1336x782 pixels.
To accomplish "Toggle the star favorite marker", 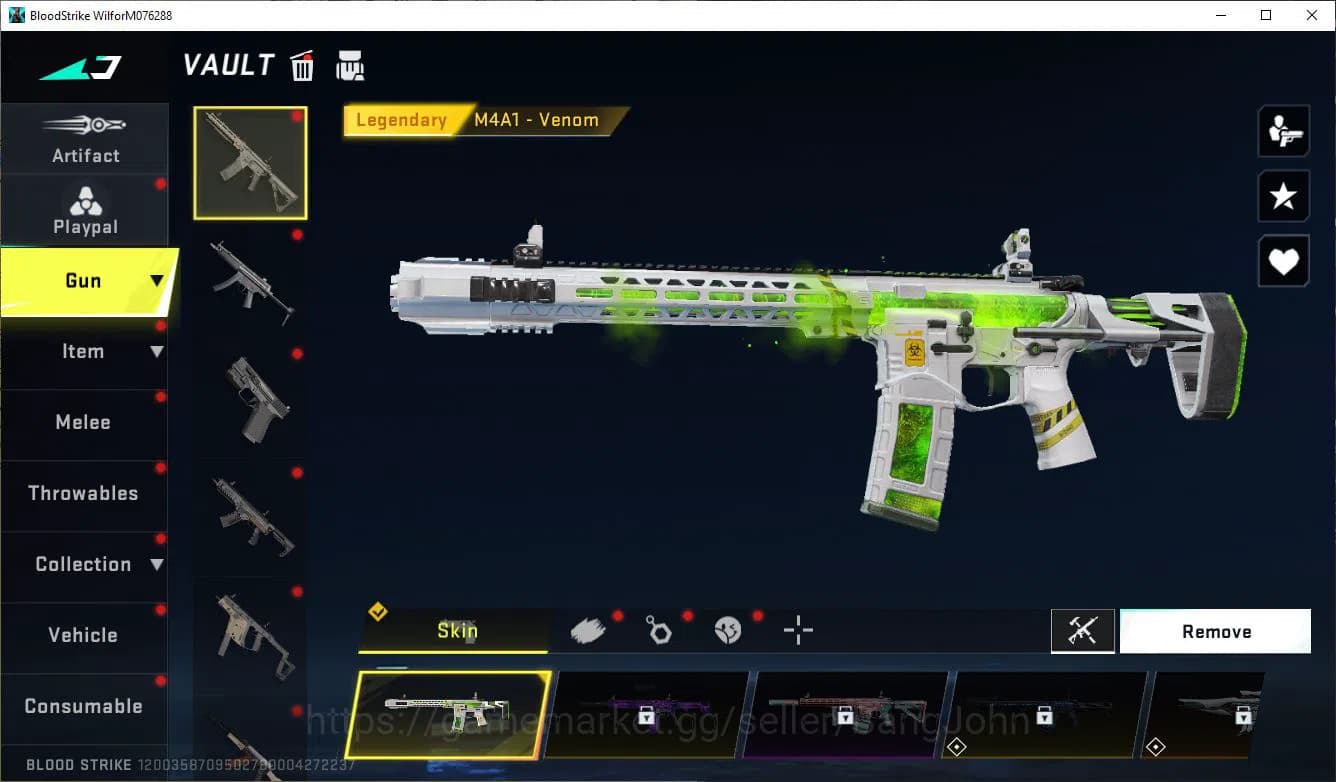I will [x=1283, y=196].
